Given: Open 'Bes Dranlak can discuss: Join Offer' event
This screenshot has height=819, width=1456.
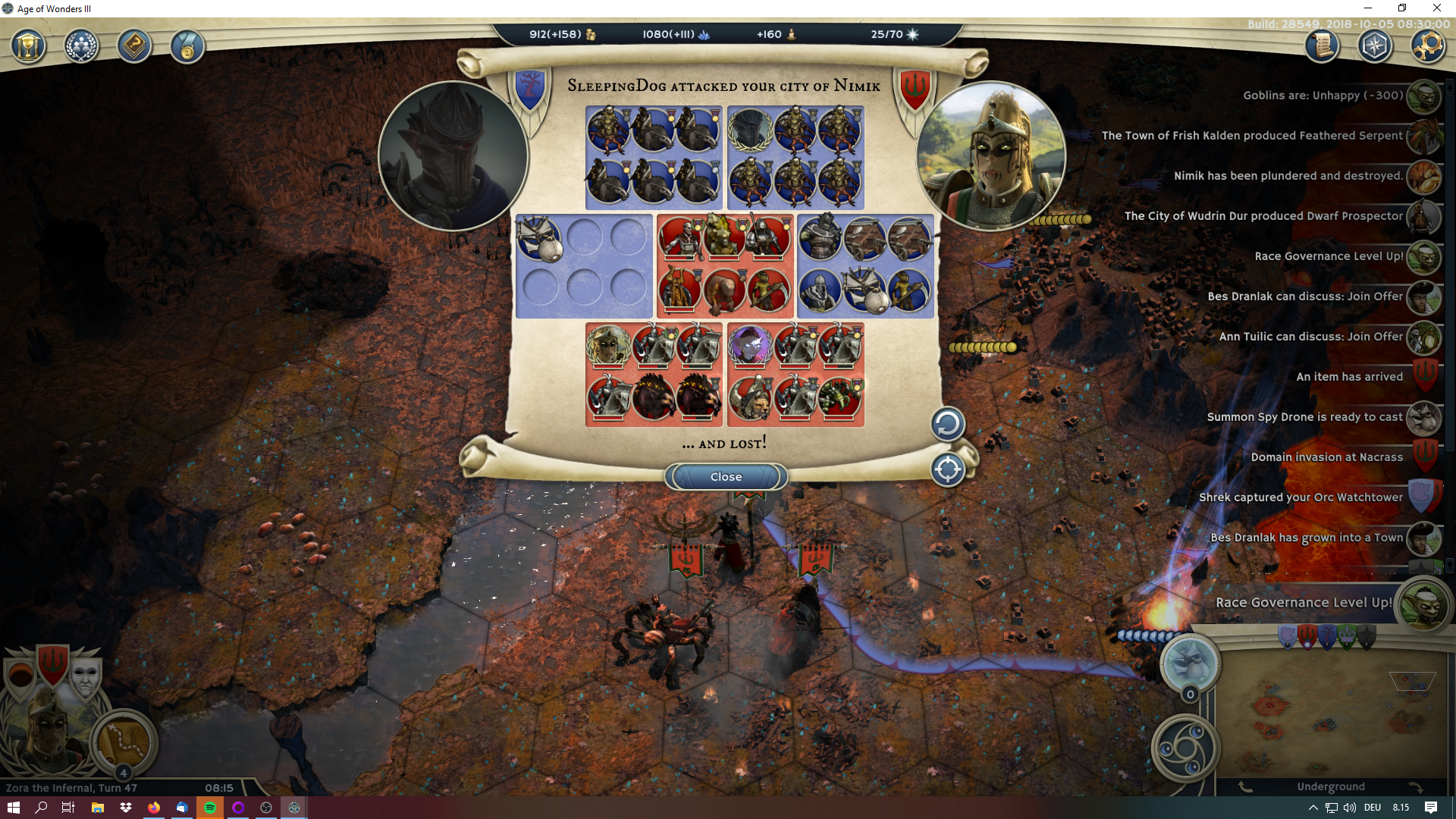Looking at the screenshot, I should tap(1304, 297).
